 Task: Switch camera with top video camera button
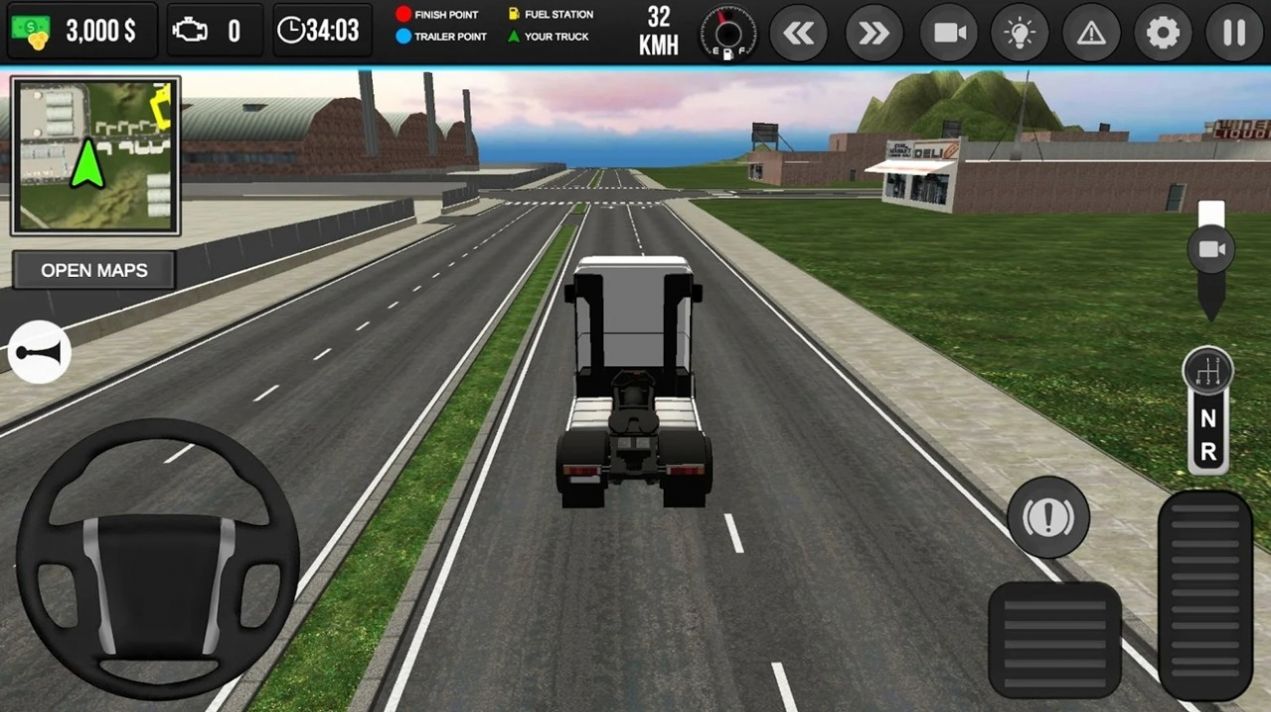[948, 33]
